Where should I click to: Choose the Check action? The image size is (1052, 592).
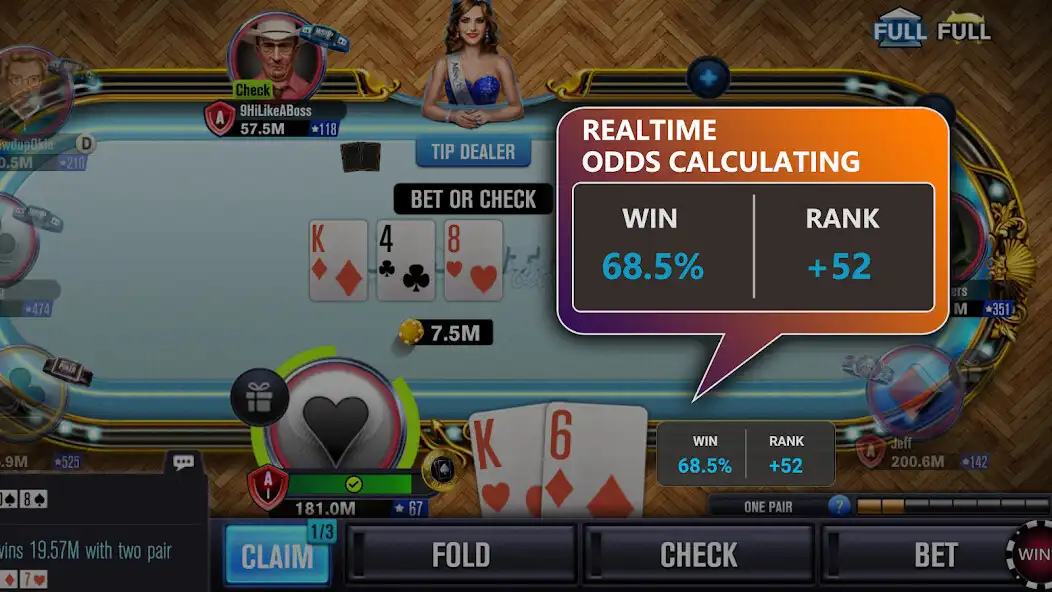tap(698, 555)
